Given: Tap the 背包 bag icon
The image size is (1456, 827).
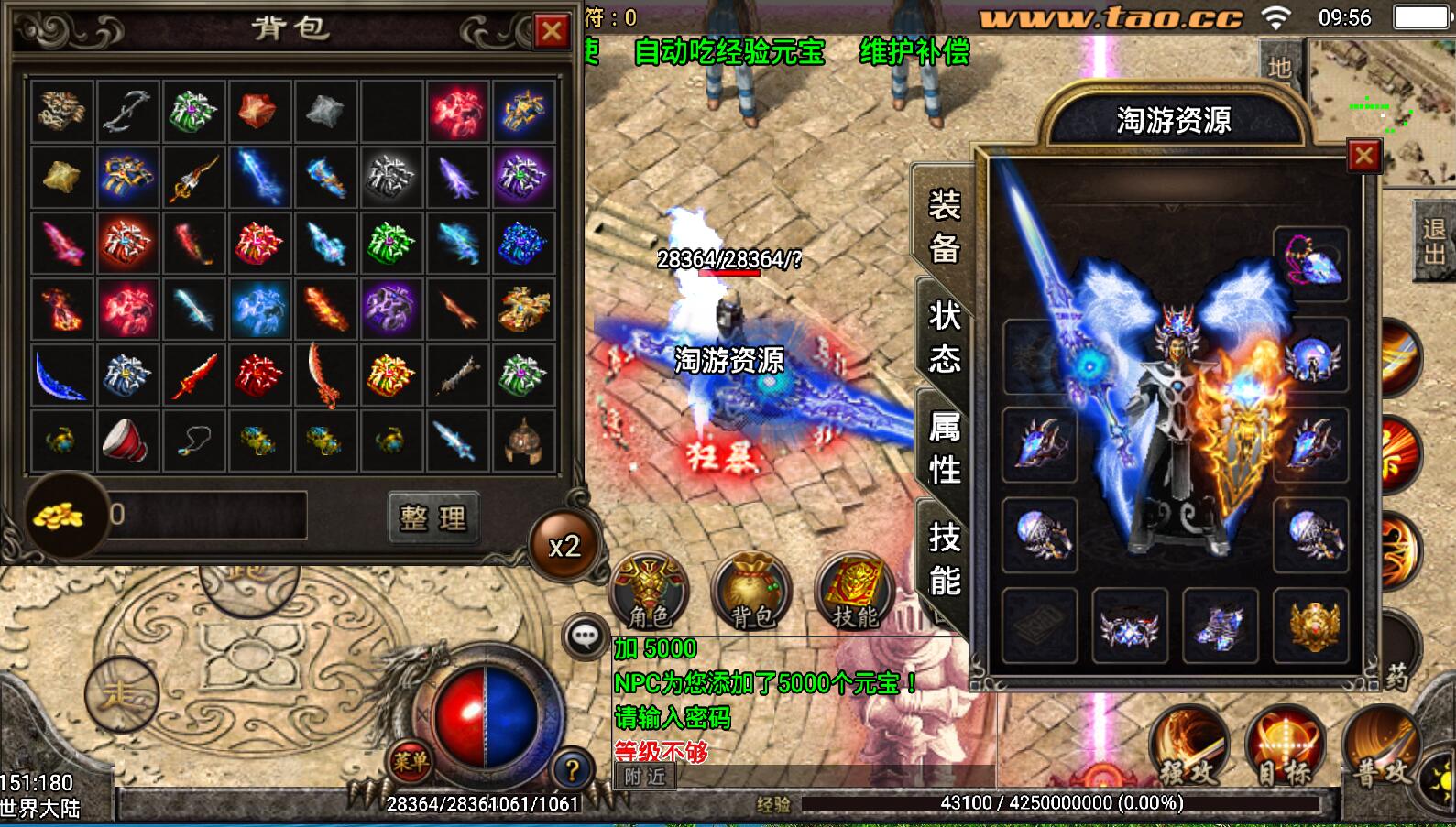Looking at the screenshot, I should pyautogui.click(x=751, y=592).
